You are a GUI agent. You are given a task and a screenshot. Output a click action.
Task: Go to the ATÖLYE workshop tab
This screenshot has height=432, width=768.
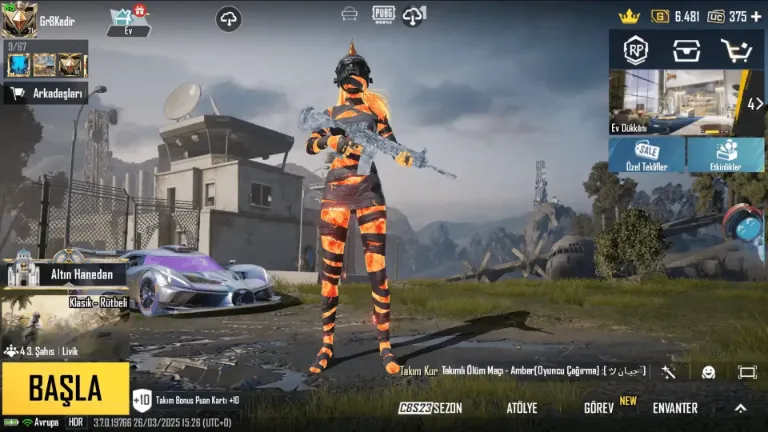[x=521, y=408]
